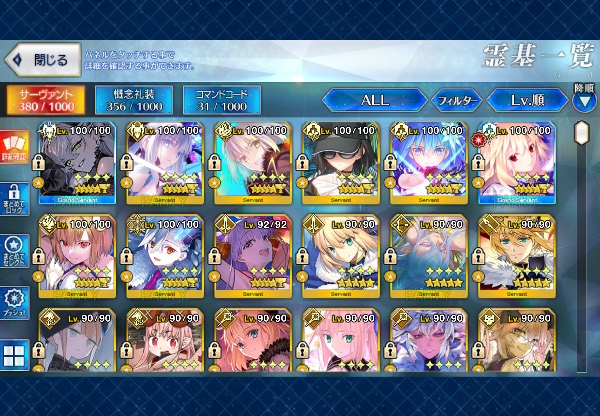Select the black-capped servant card
Viewport: 600px width, 416px height.
pyautogui.click(x=340, y=164)
